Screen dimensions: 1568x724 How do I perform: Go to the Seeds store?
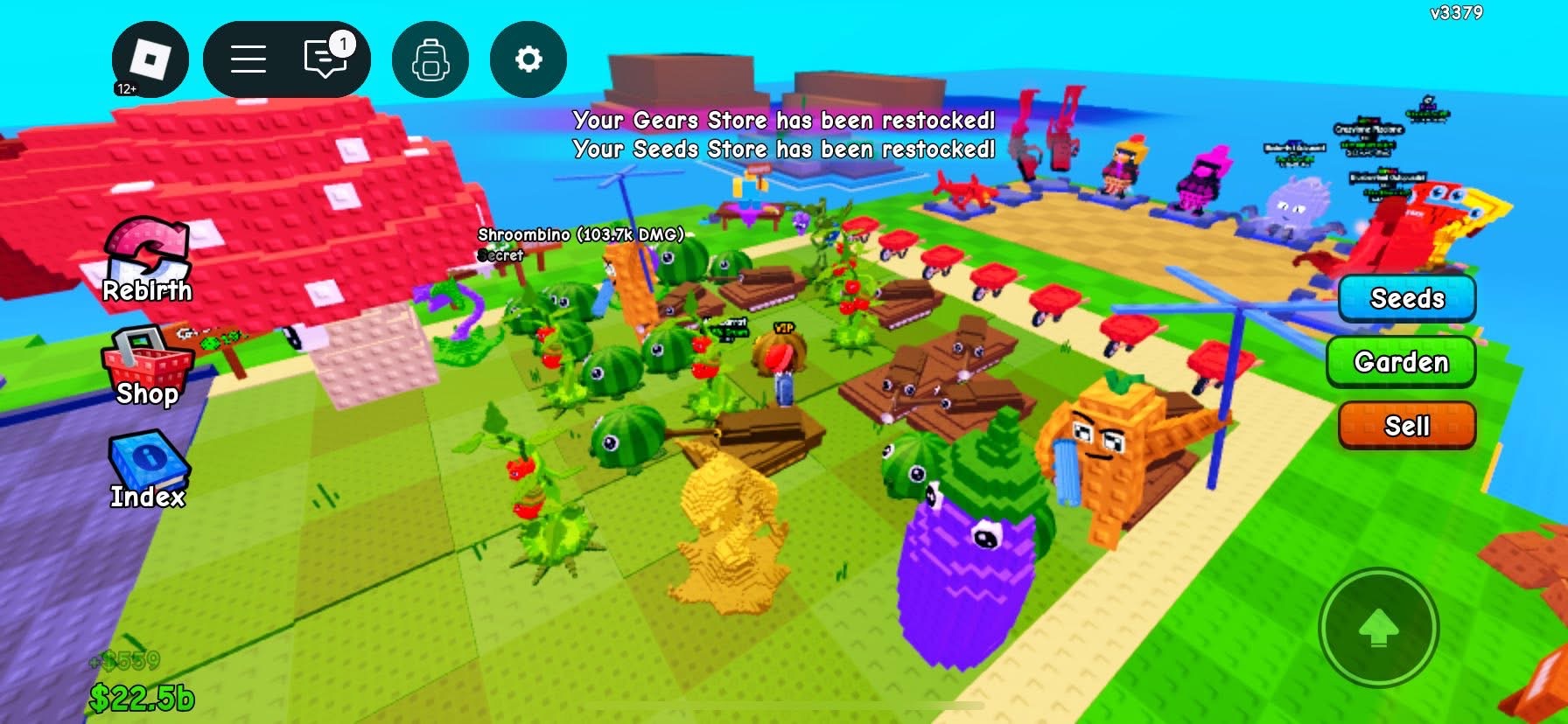click(x=1406, y=298)
